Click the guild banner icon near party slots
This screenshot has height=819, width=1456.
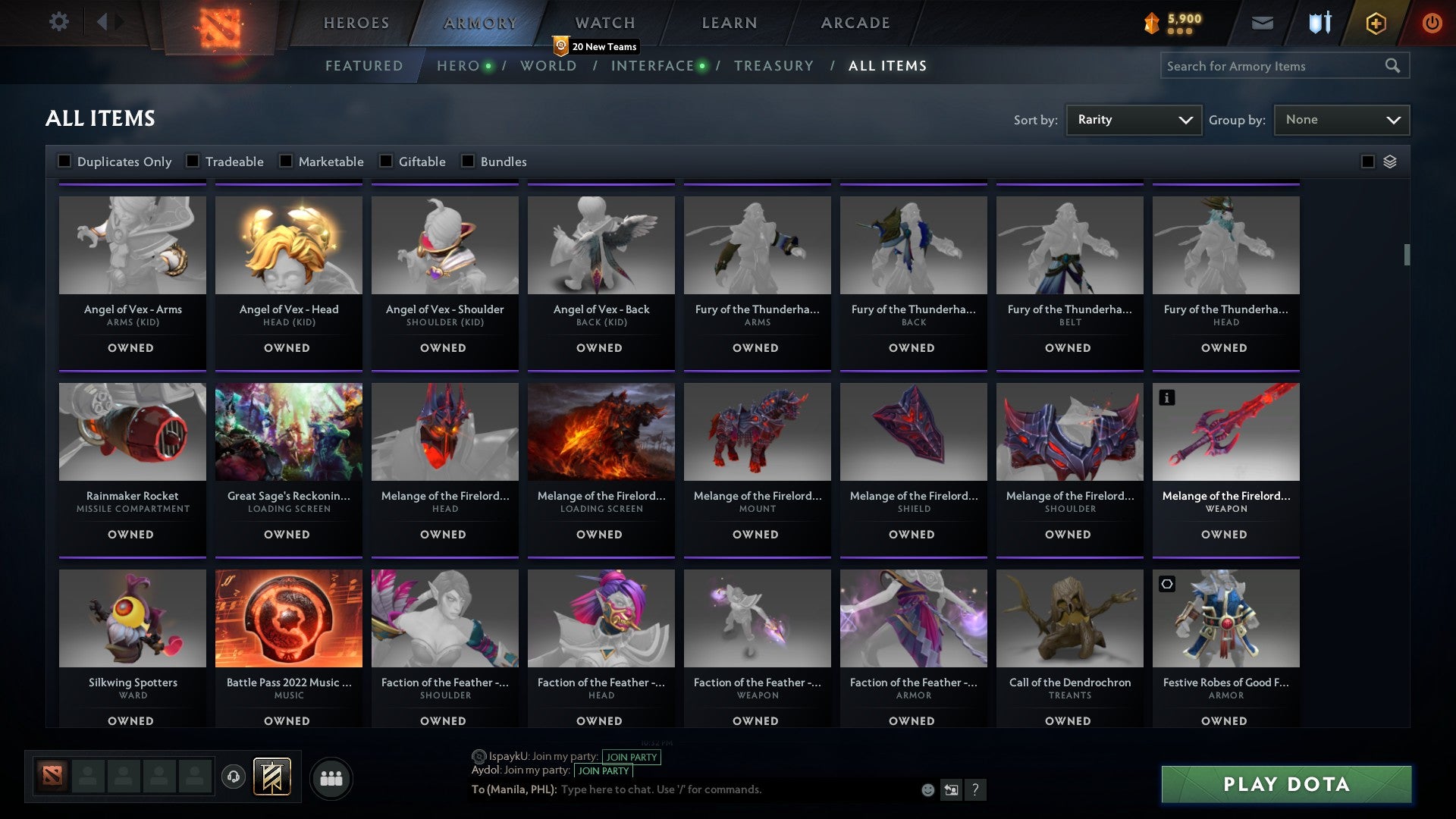pos(273,777)
